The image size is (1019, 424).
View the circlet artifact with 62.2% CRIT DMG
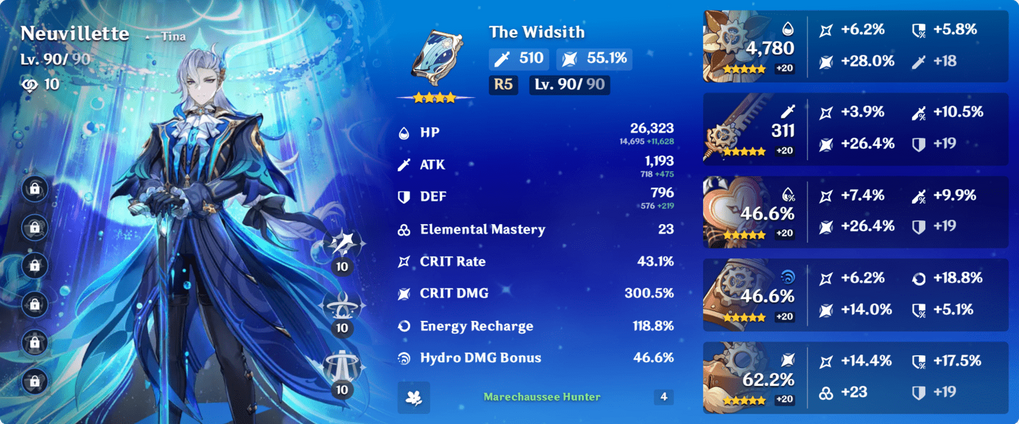point(738,375)
